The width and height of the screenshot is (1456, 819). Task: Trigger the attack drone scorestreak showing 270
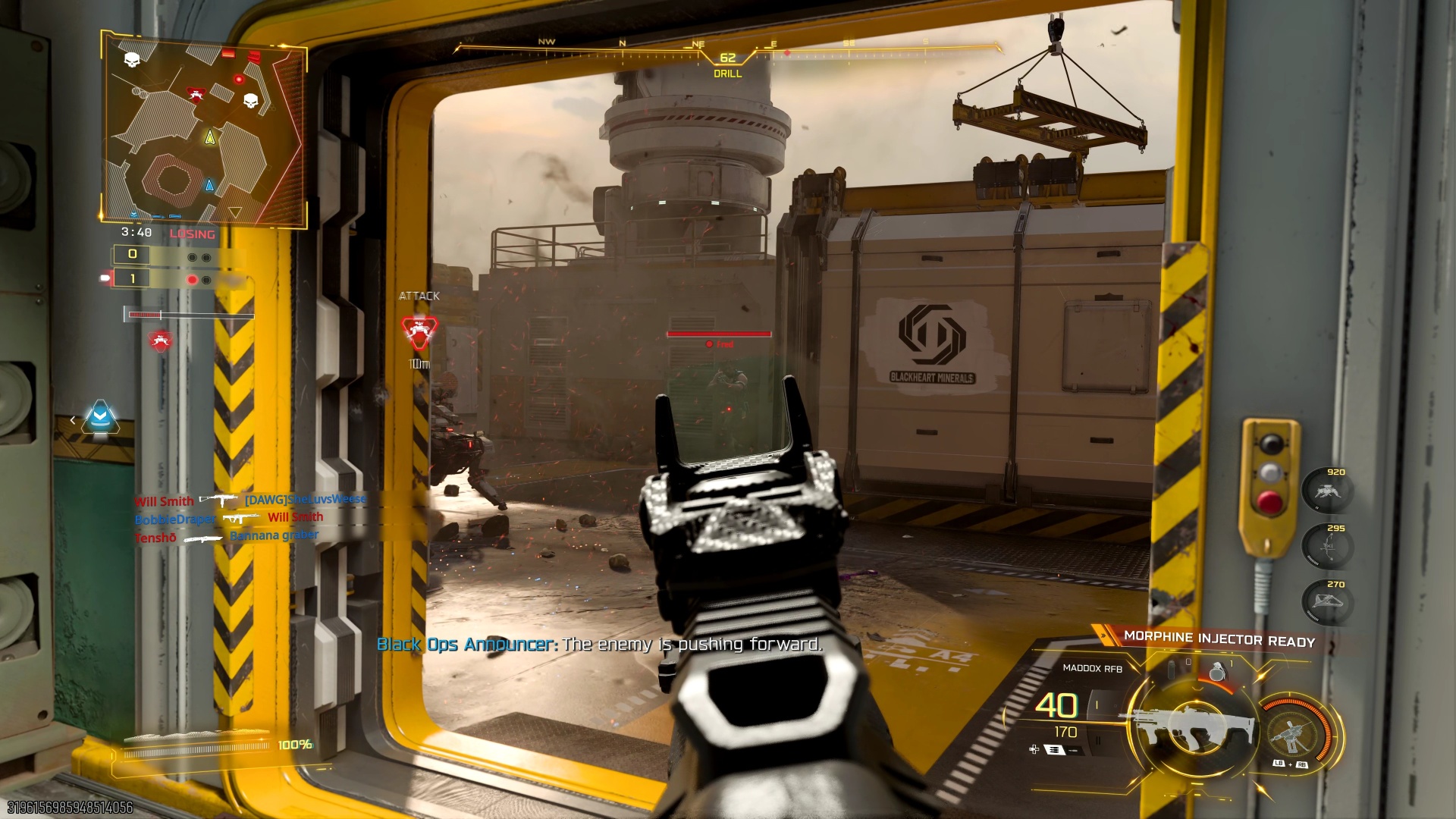1327,600
